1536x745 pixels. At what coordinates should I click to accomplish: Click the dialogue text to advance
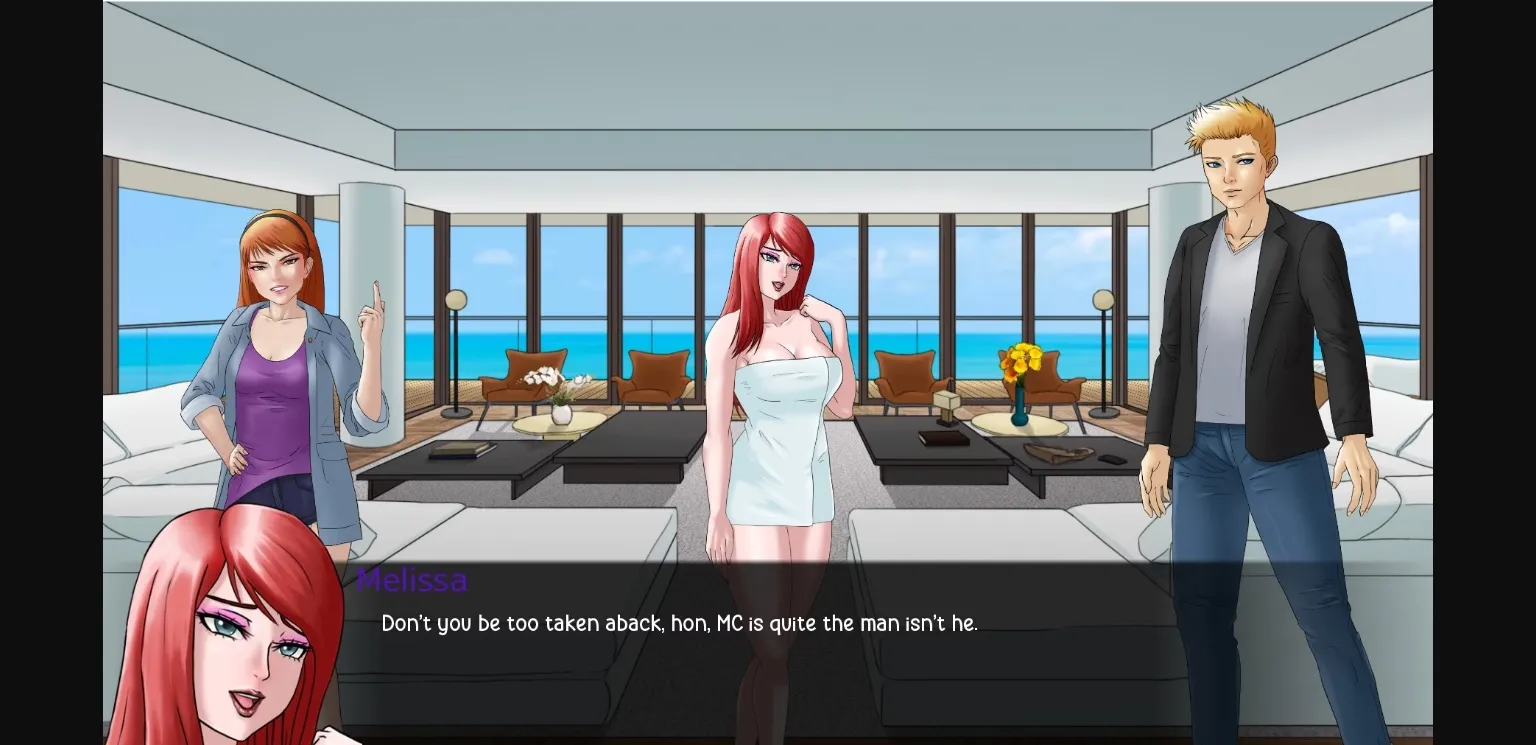point(680,622)
